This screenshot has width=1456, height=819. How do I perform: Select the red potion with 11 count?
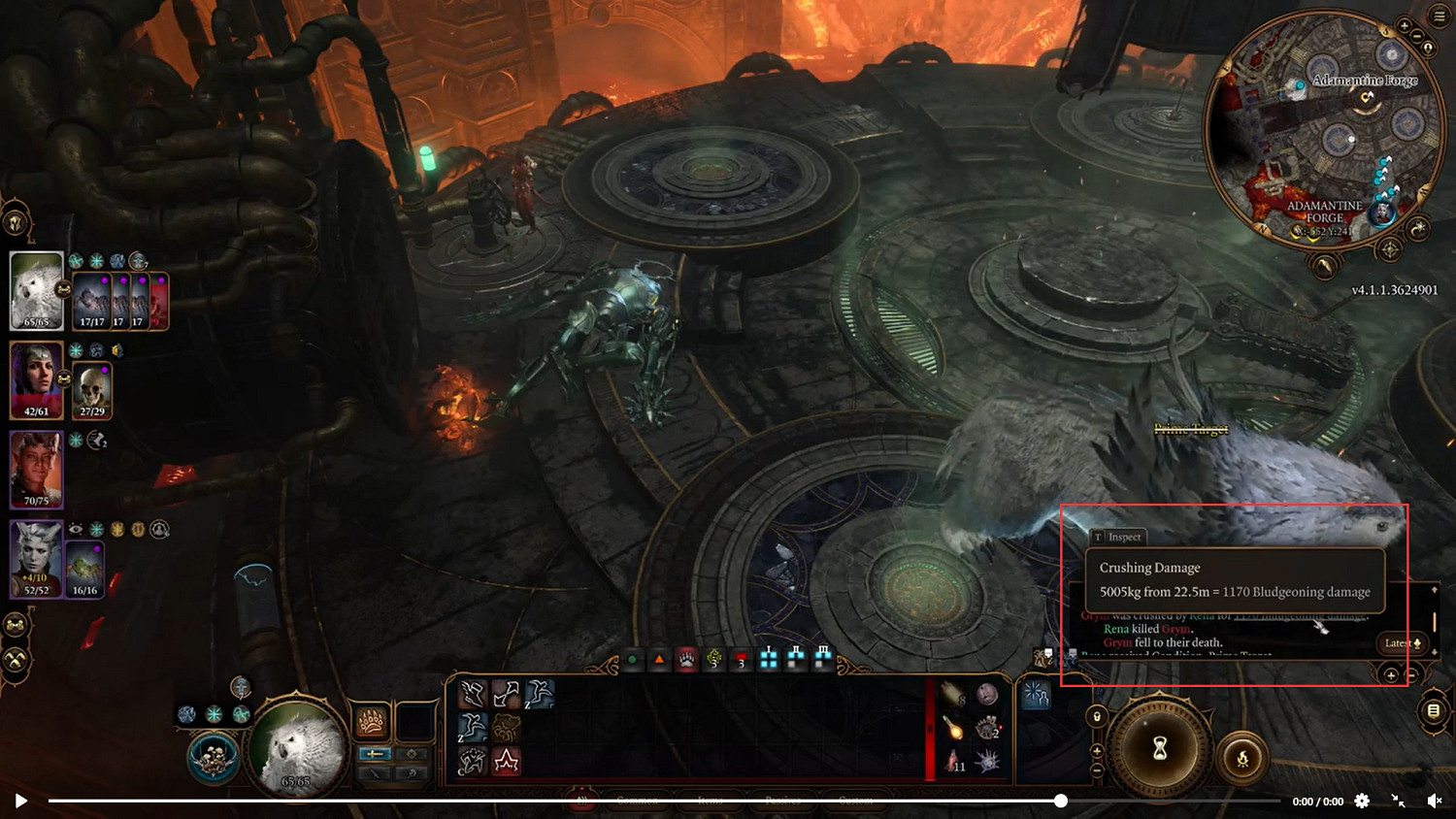[x=954, y=761]
